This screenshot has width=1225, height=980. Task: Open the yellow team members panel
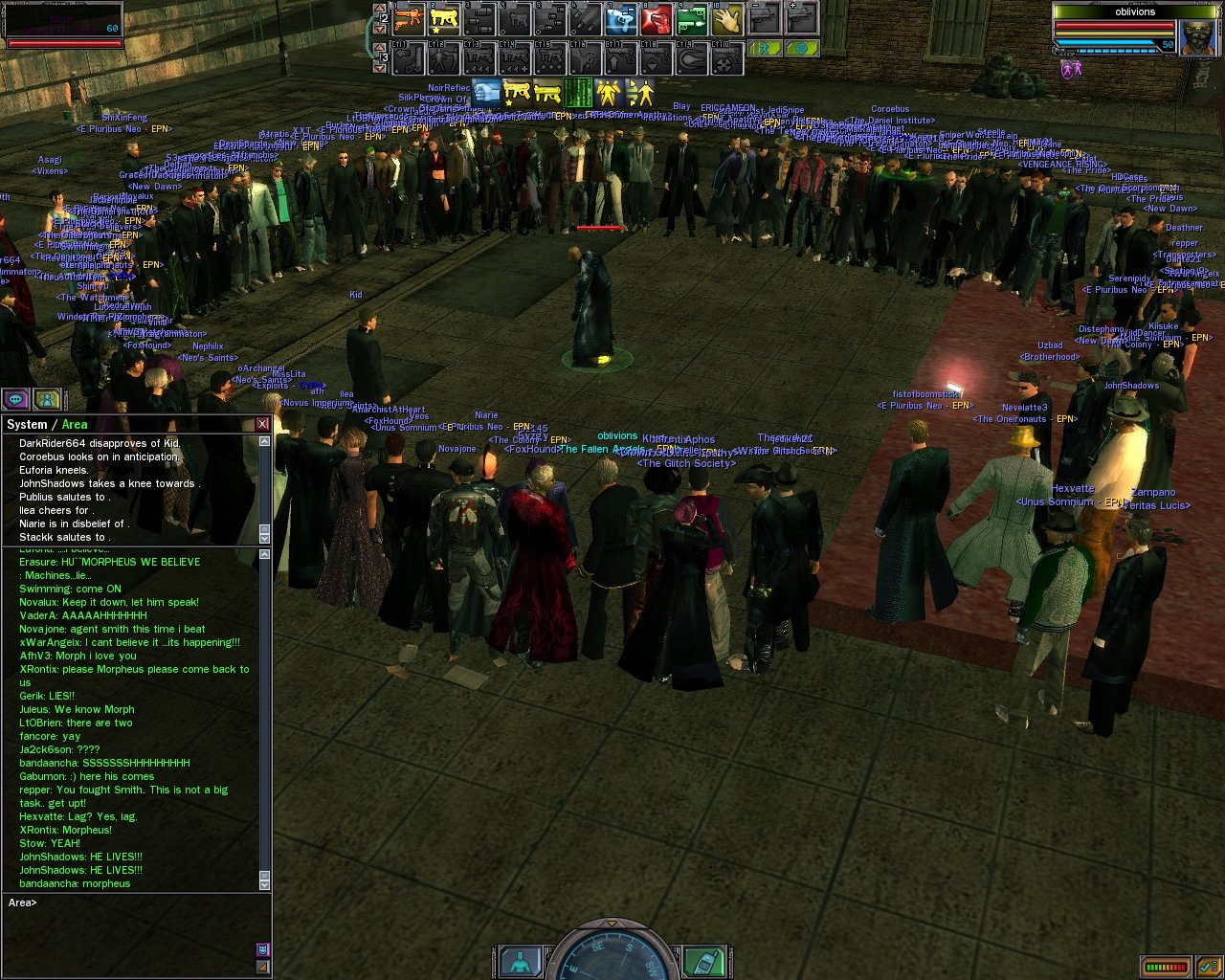tap(47, 399)
